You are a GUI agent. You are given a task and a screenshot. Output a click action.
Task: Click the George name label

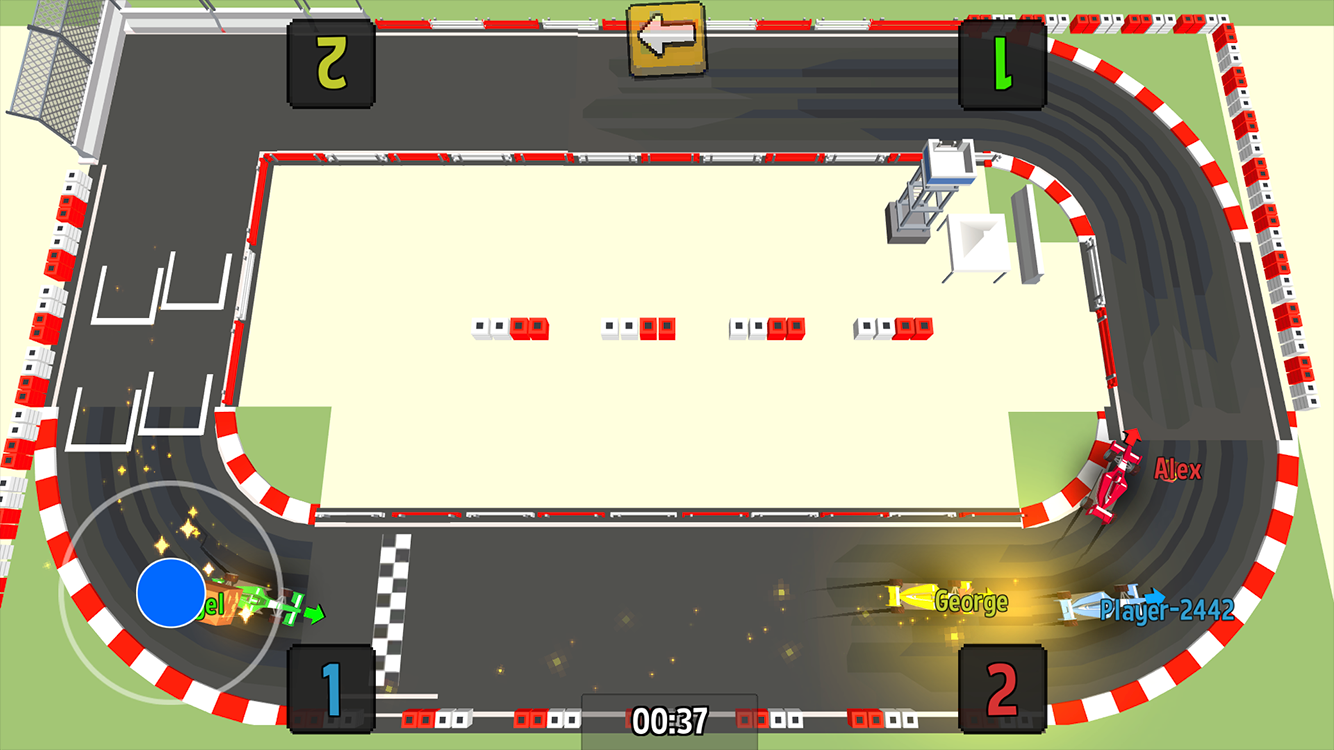click(970, 601)
